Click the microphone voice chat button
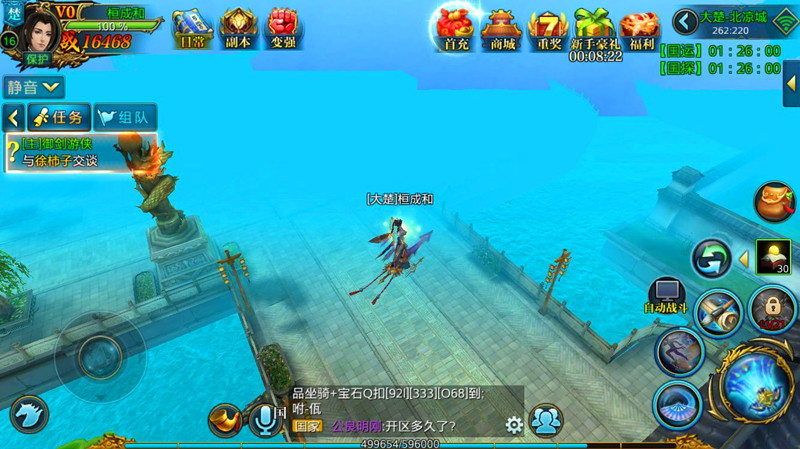The image size is (800, 449). point(265,420)
